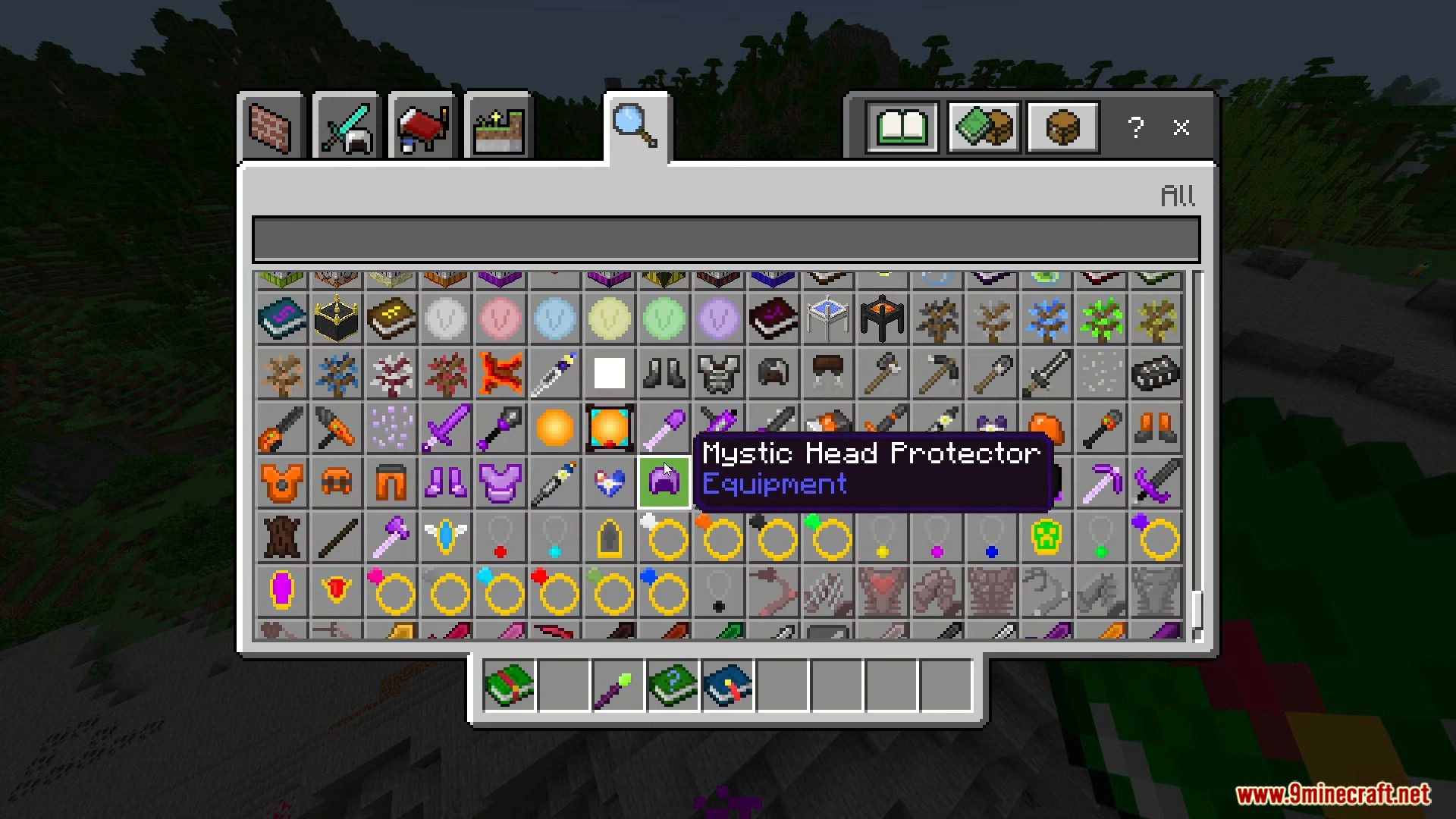The width and height of the screenshot is (1456, 819).
Task: Select the purple pickaxe item
Action: (x=1101, y=482)
